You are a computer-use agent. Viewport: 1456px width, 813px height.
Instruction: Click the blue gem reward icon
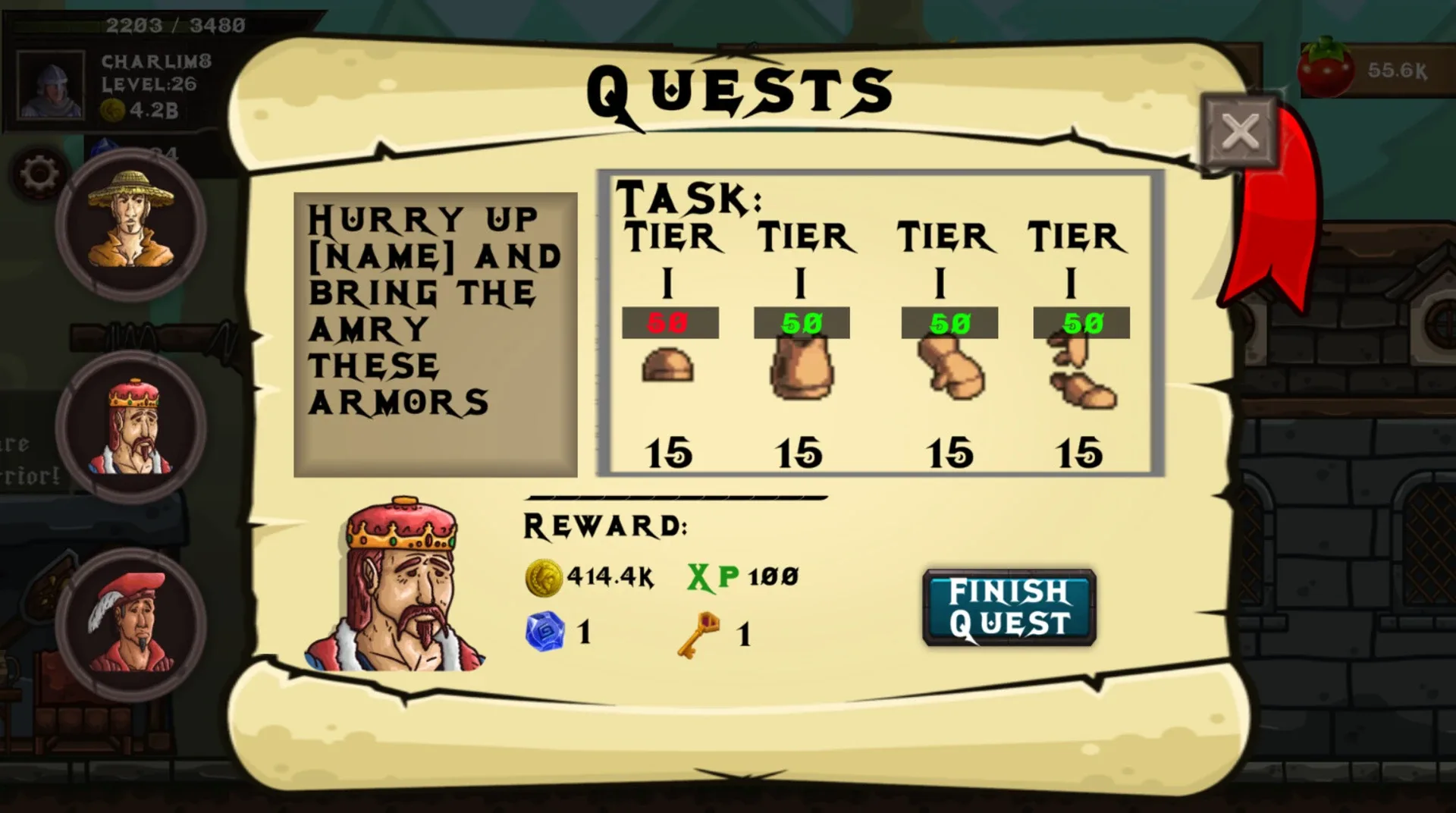548,633
